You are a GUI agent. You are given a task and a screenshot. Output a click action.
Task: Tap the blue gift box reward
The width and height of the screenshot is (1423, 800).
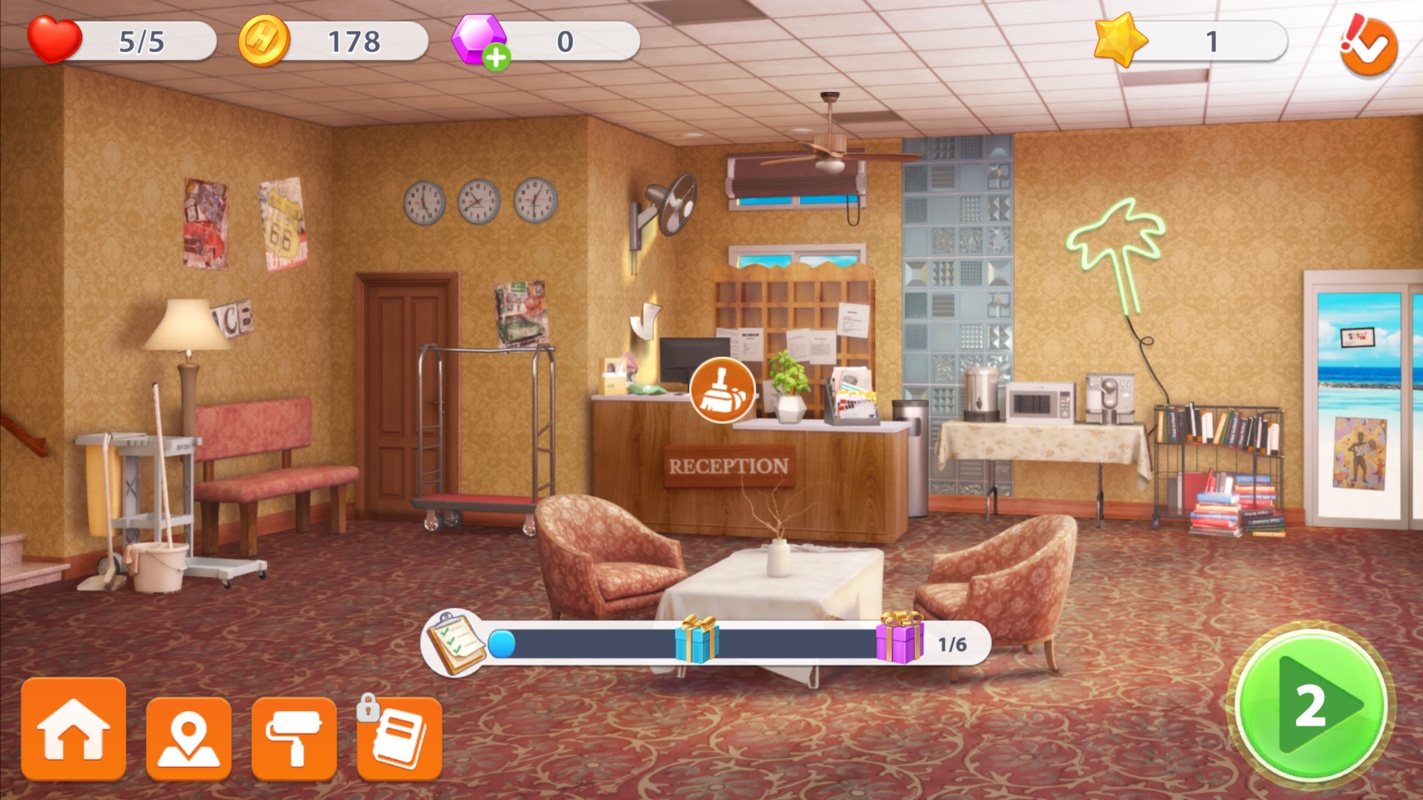[696, 640]
